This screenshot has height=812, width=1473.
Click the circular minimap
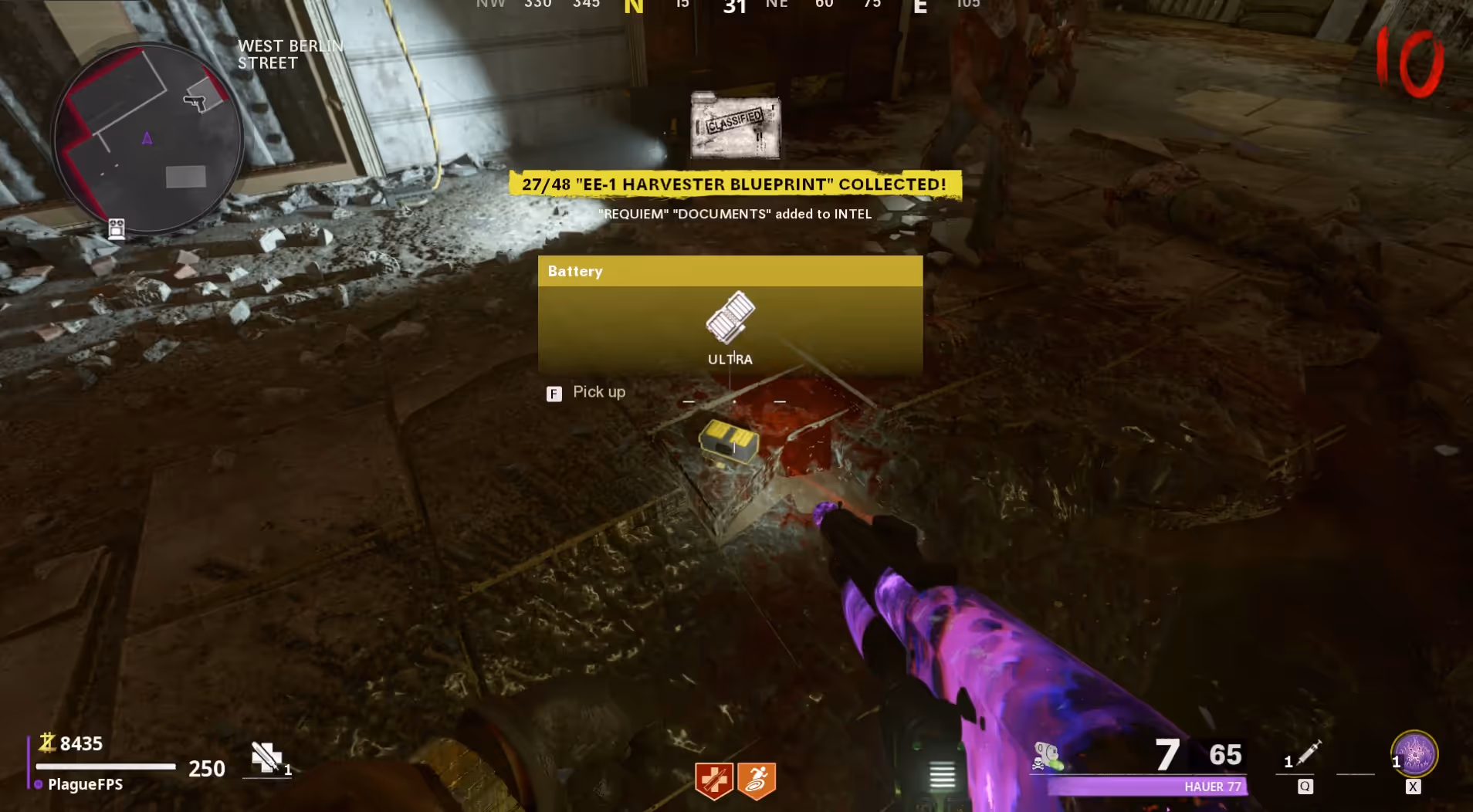(x=147, y=139)
